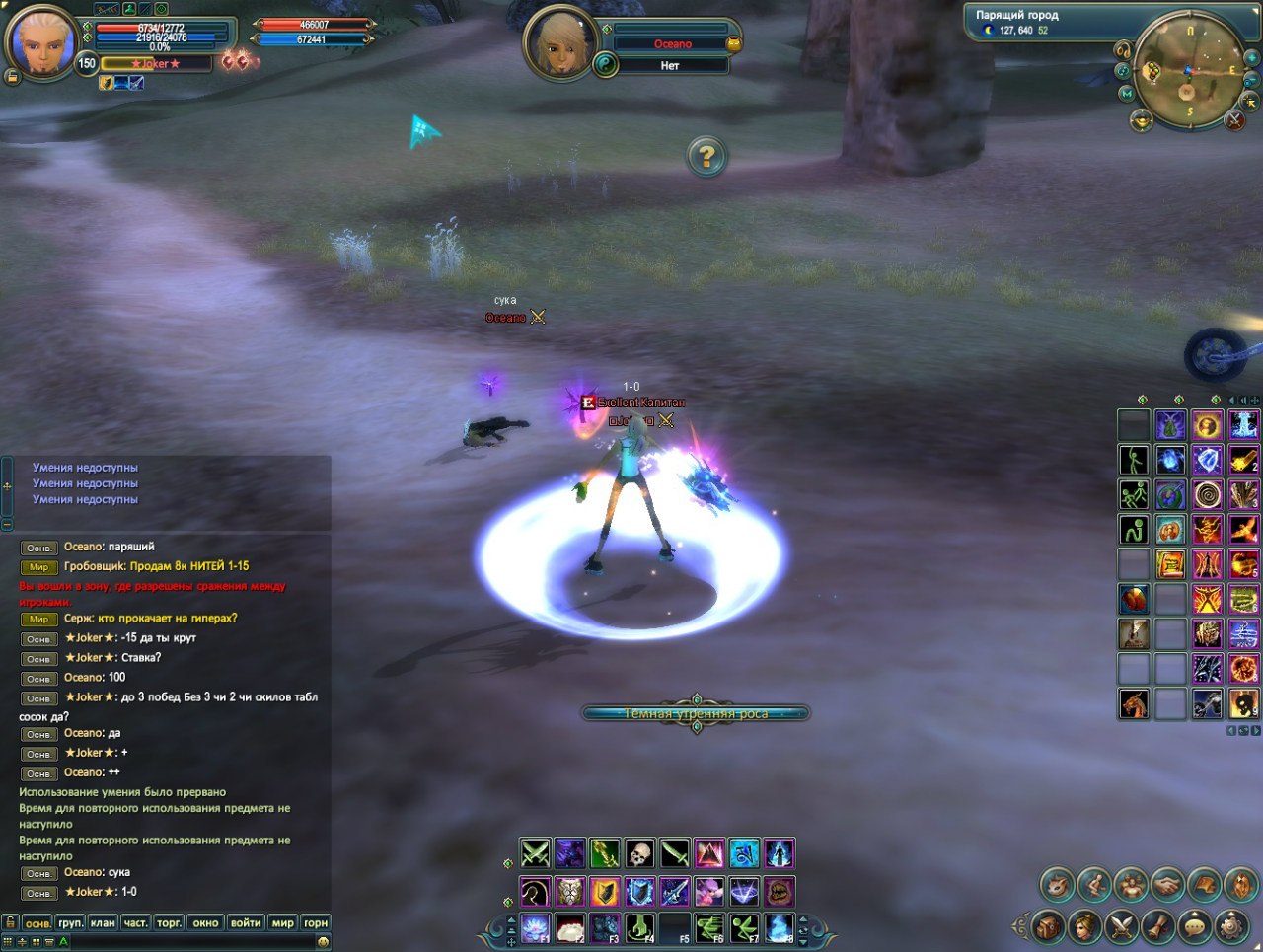This screenshot has width=1263, height=952.
Task: Switch to the 'мир' chat tab
Action: pyautogui.click(x=283, y=923)
